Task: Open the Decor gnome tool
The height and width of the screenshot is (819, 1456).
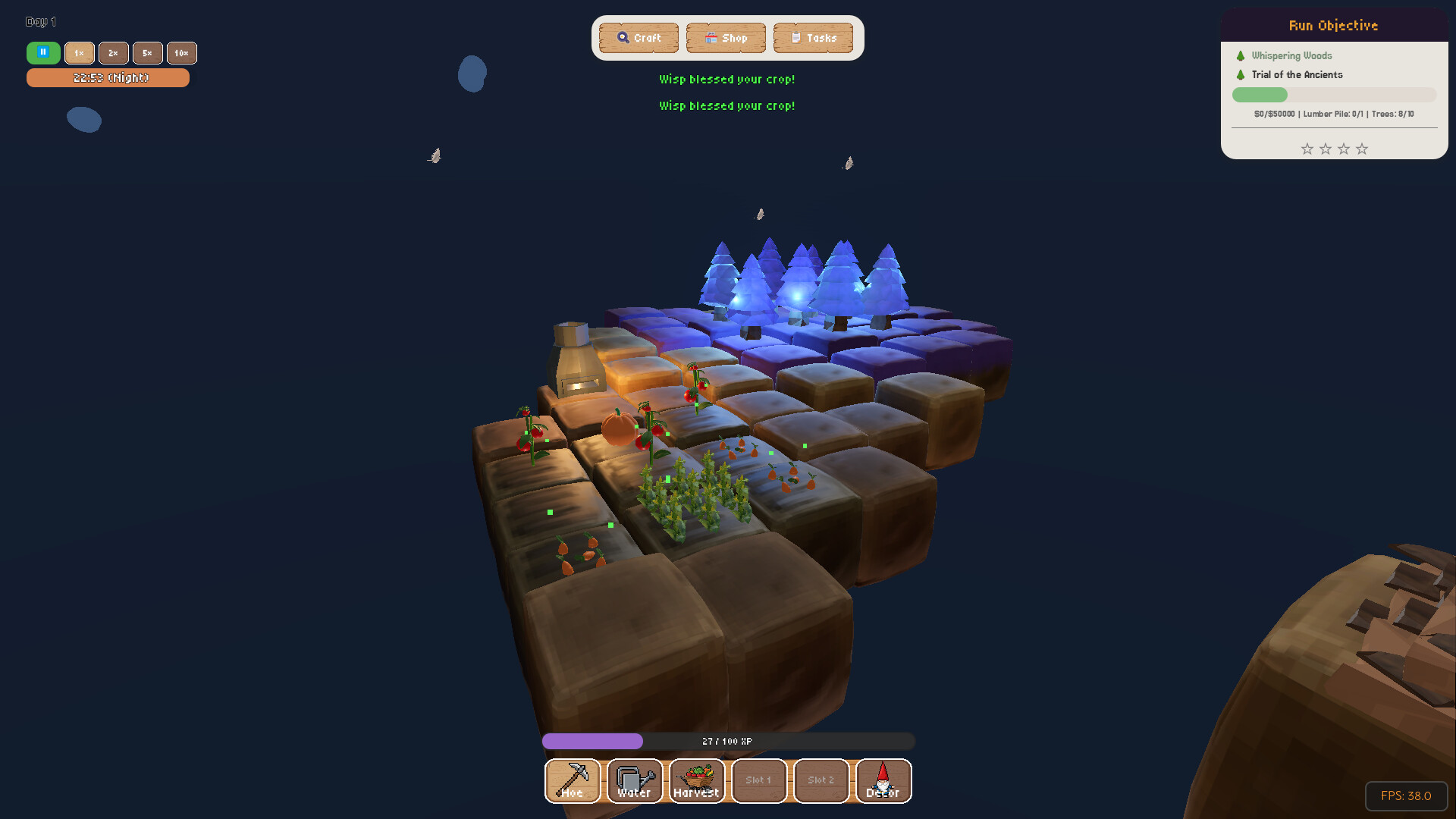Action: pos(883,781)
